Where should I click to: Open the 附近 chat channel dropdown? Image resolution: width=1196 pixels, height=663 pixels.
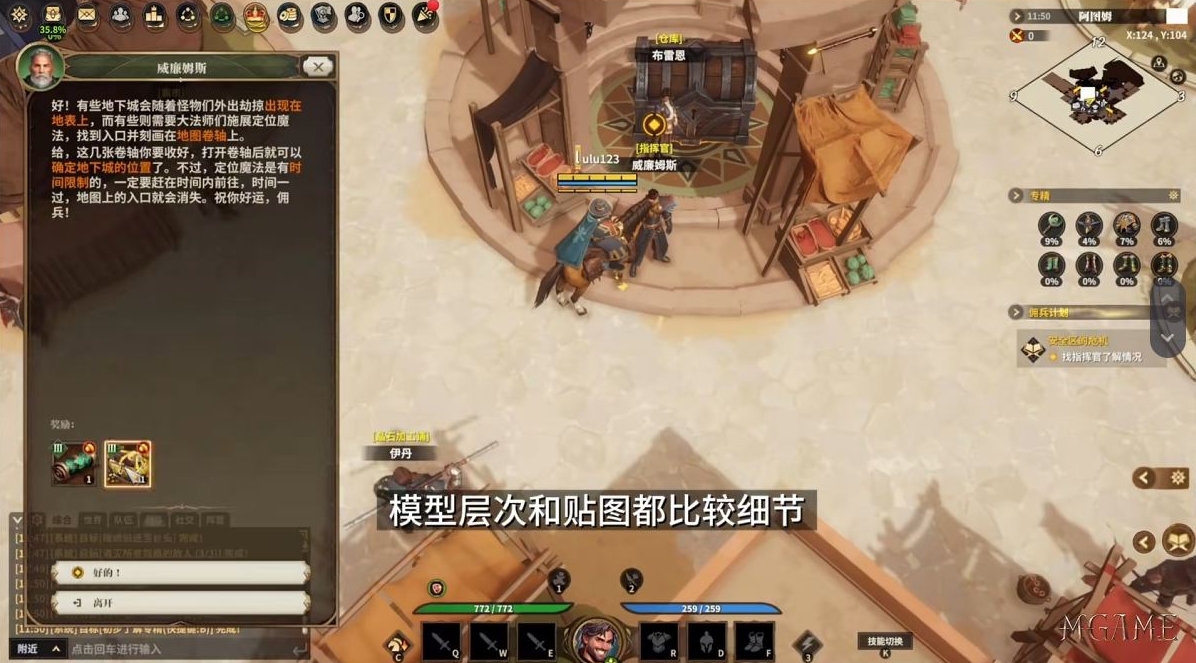coord(40,649)
